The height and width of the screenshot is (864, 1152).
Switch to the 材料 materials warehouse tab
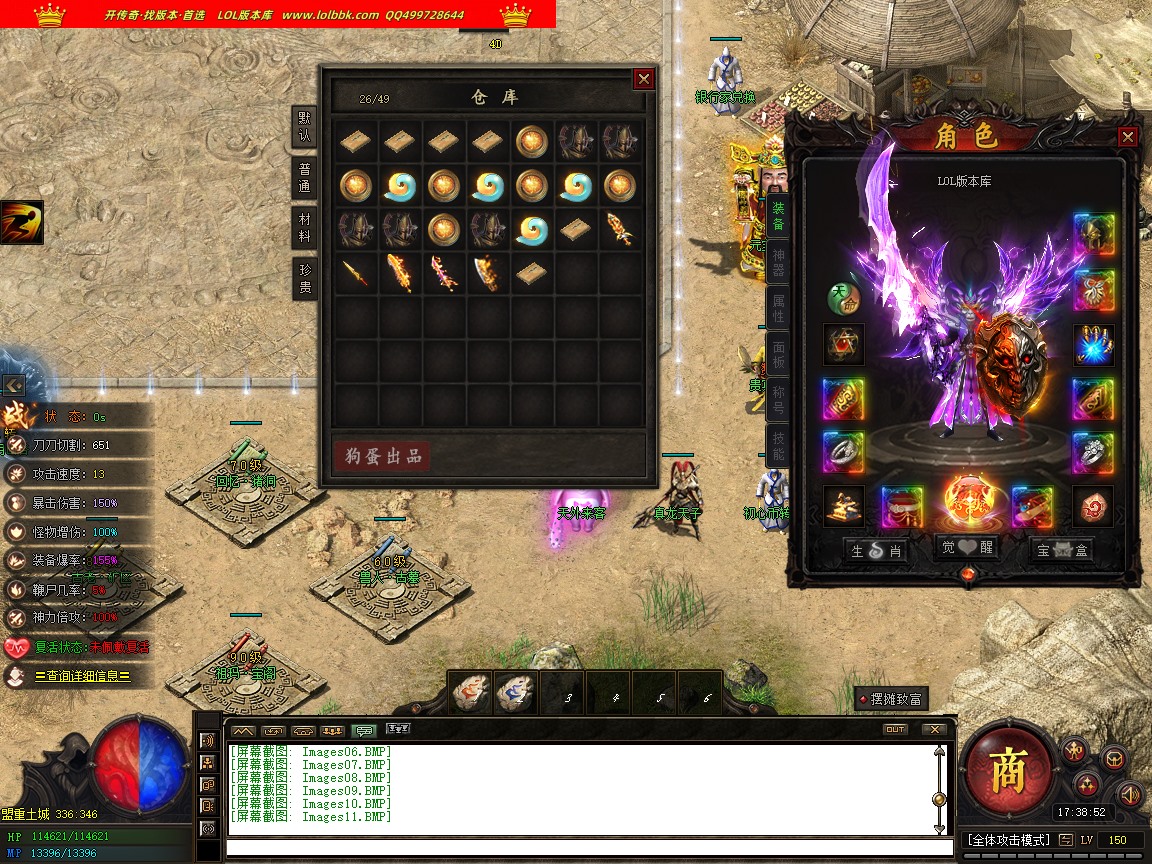click(305, 226)
